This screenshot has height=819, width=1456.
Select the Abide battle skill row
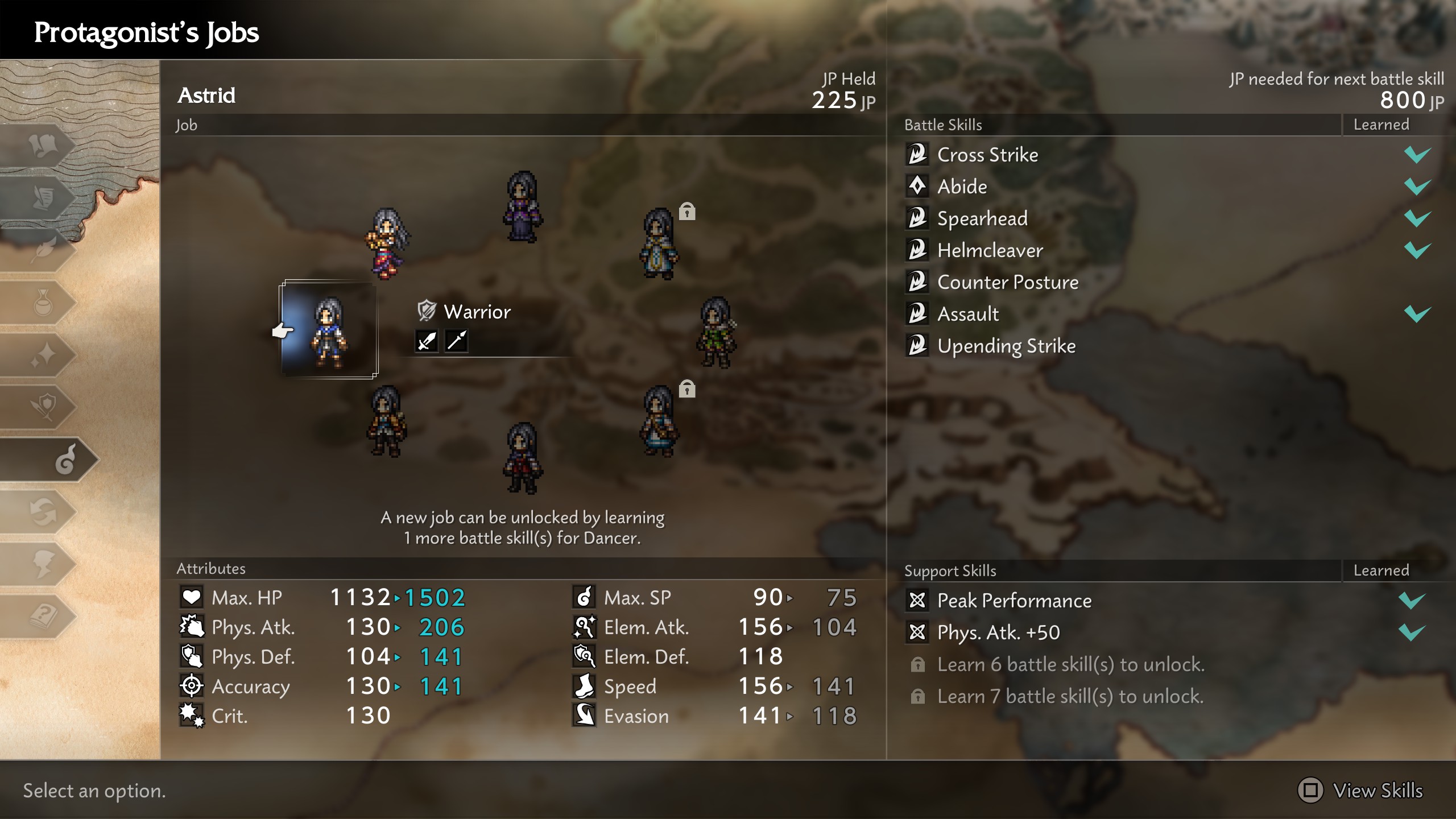pos(962,187)
